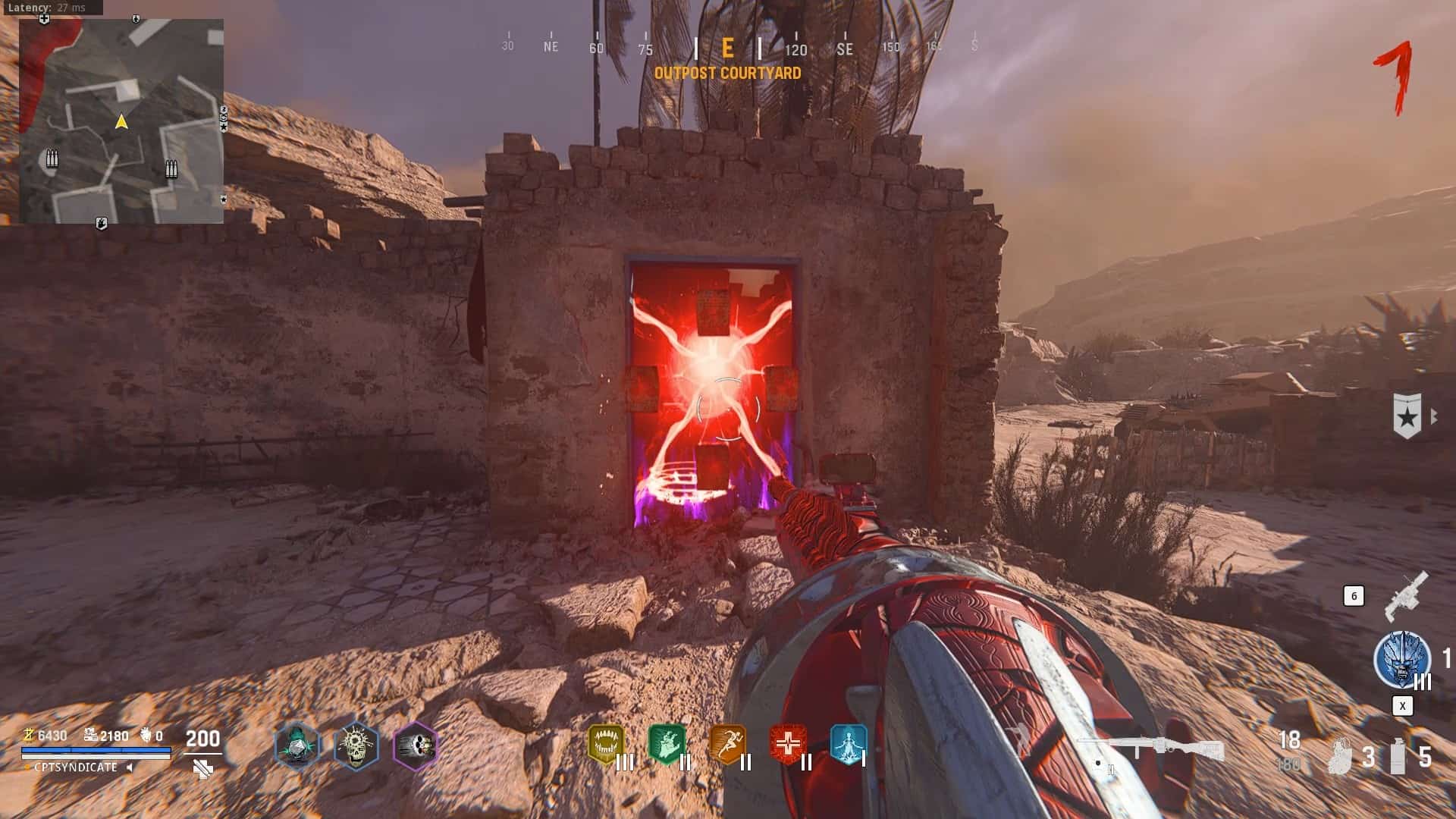Click the green demonic hand perk
The image size is (1456, 819).
click(x=667, y=745)
